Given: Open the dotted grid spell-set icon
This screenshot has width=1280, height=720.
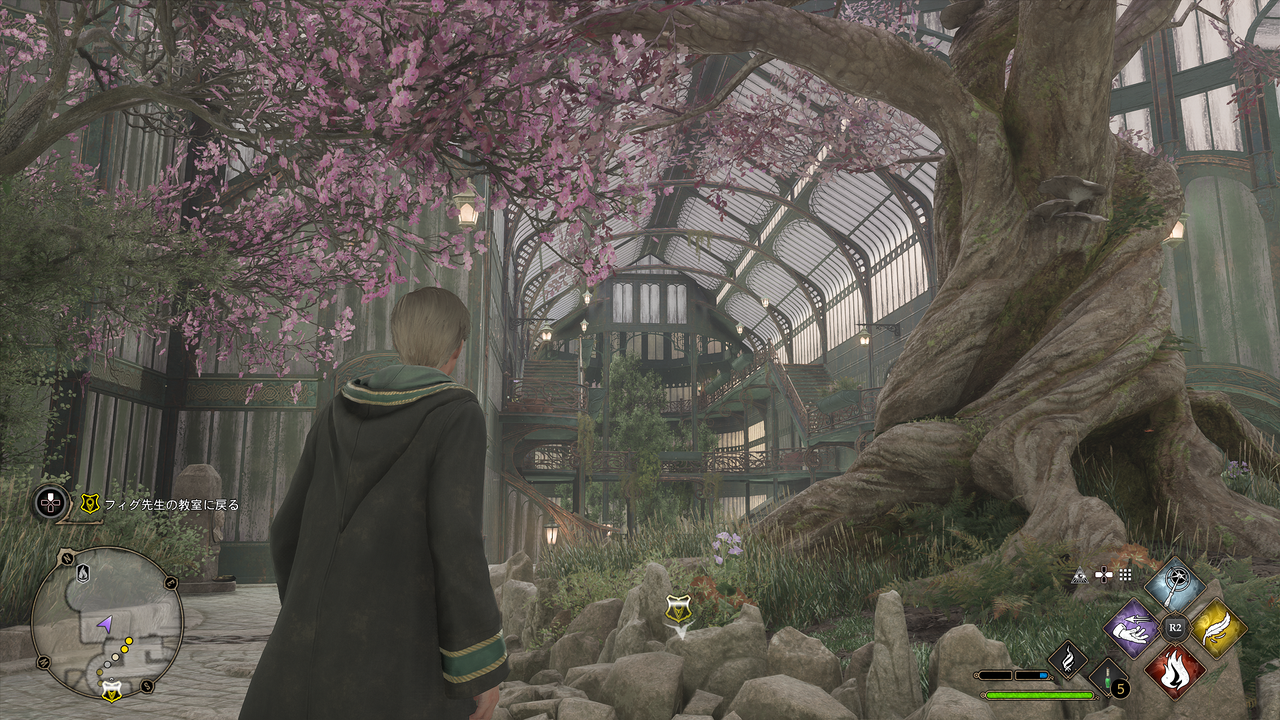Looking at the screenshot, I should (1126, 575).
